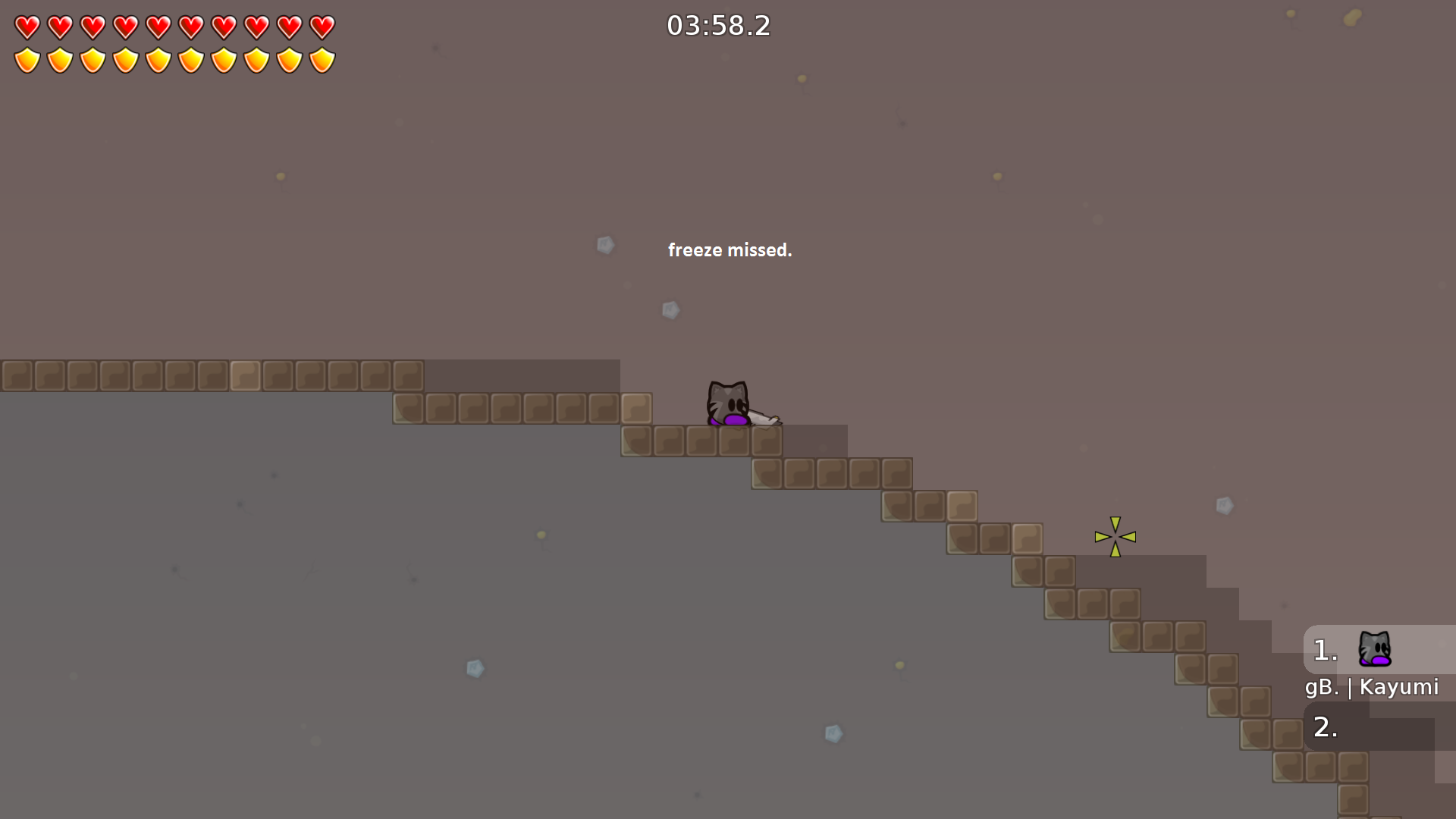The width and height of the screenshot is (1456, 819).
Task: Click the race timer showing 03:58.2
Action: (717, 25)
